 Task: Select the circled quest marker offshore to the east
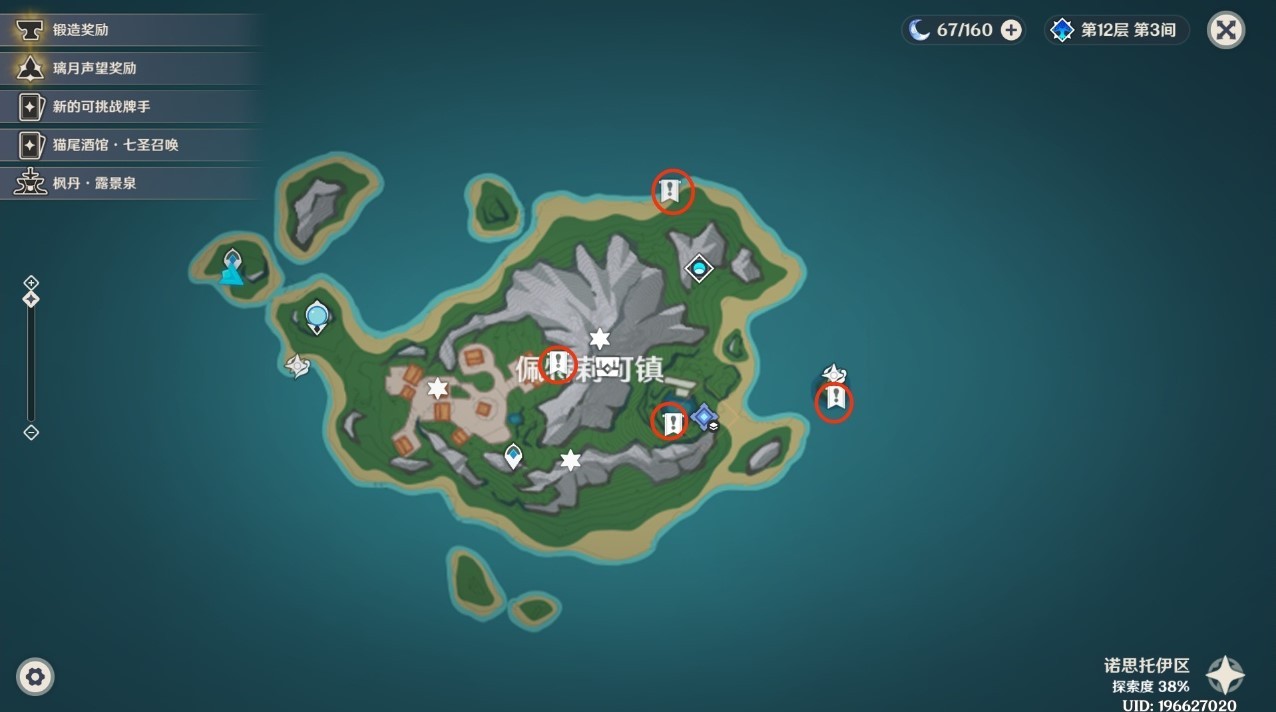coord(833,401)
